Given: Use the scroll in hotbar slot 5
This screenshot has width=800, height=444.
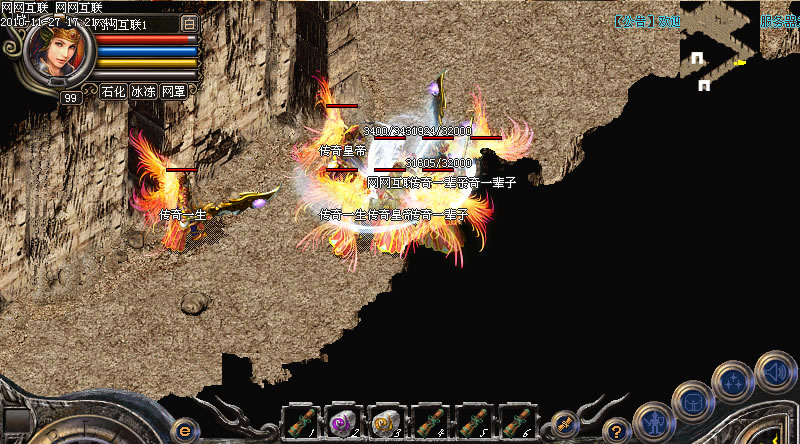Looking at the screenshot, I should [472, 420].
